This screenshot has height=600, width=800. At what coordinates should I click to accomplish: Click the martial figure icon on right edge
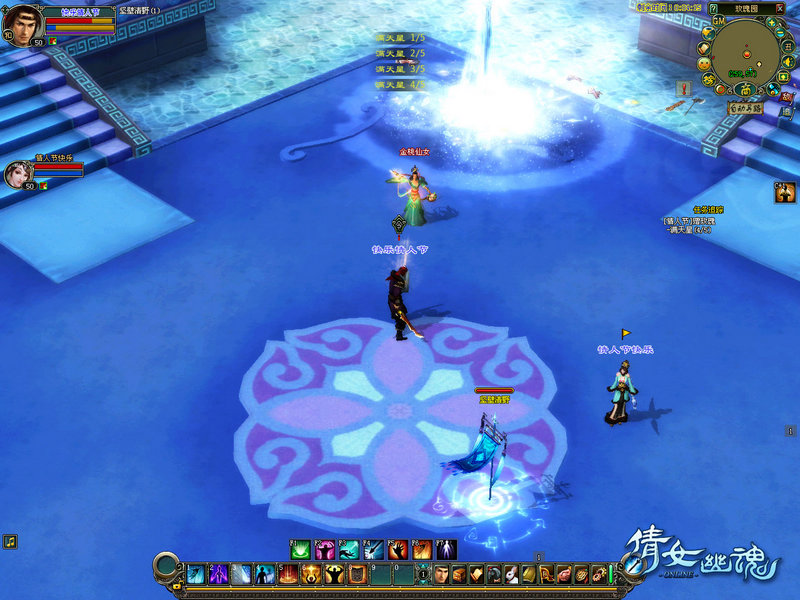point(785,193)
